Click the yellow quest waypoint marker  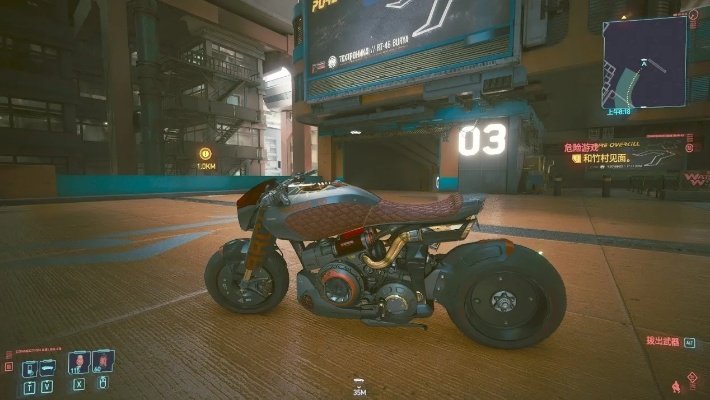pos(205,154)
